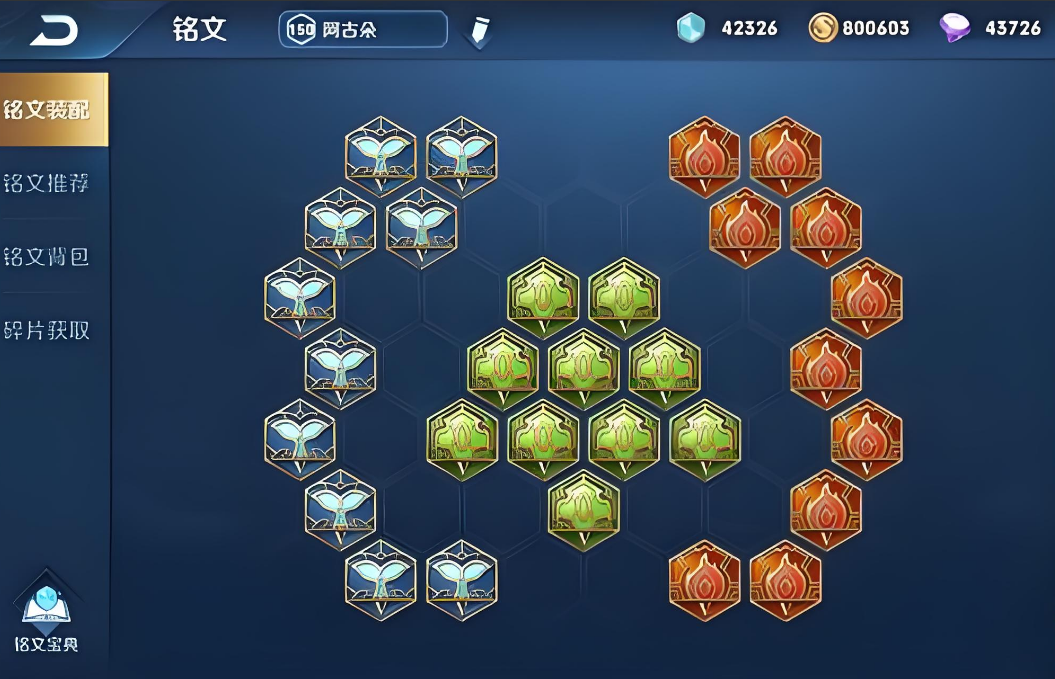Viewport: 1055px width, 679px height.
Task: Select the 铭文背包 tab
Action: (48, 256)
